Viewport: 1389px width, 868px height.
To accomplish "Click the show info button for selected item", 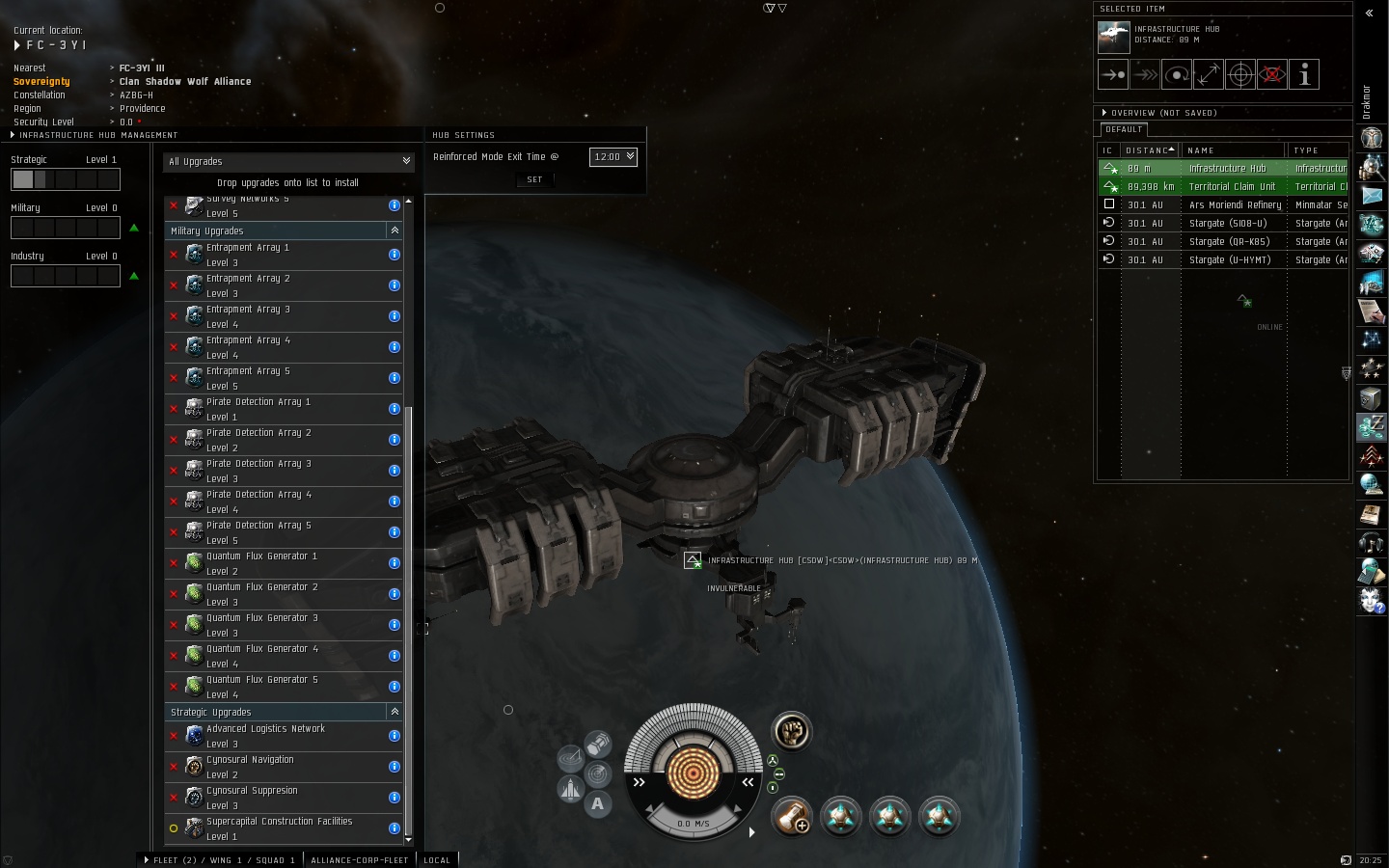I will 1304,74.
